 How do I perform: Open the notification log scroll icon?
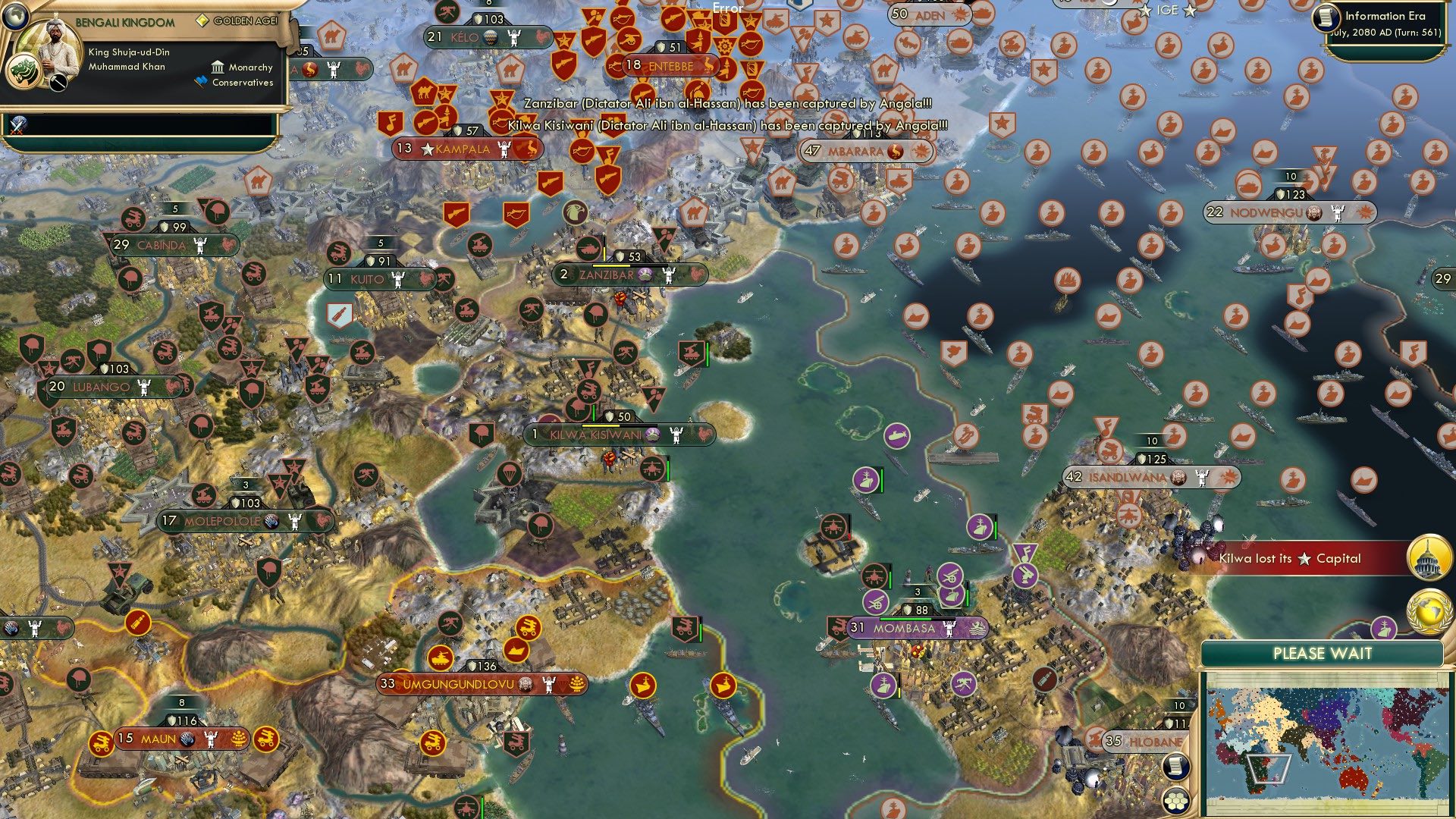click(1175, 766)
